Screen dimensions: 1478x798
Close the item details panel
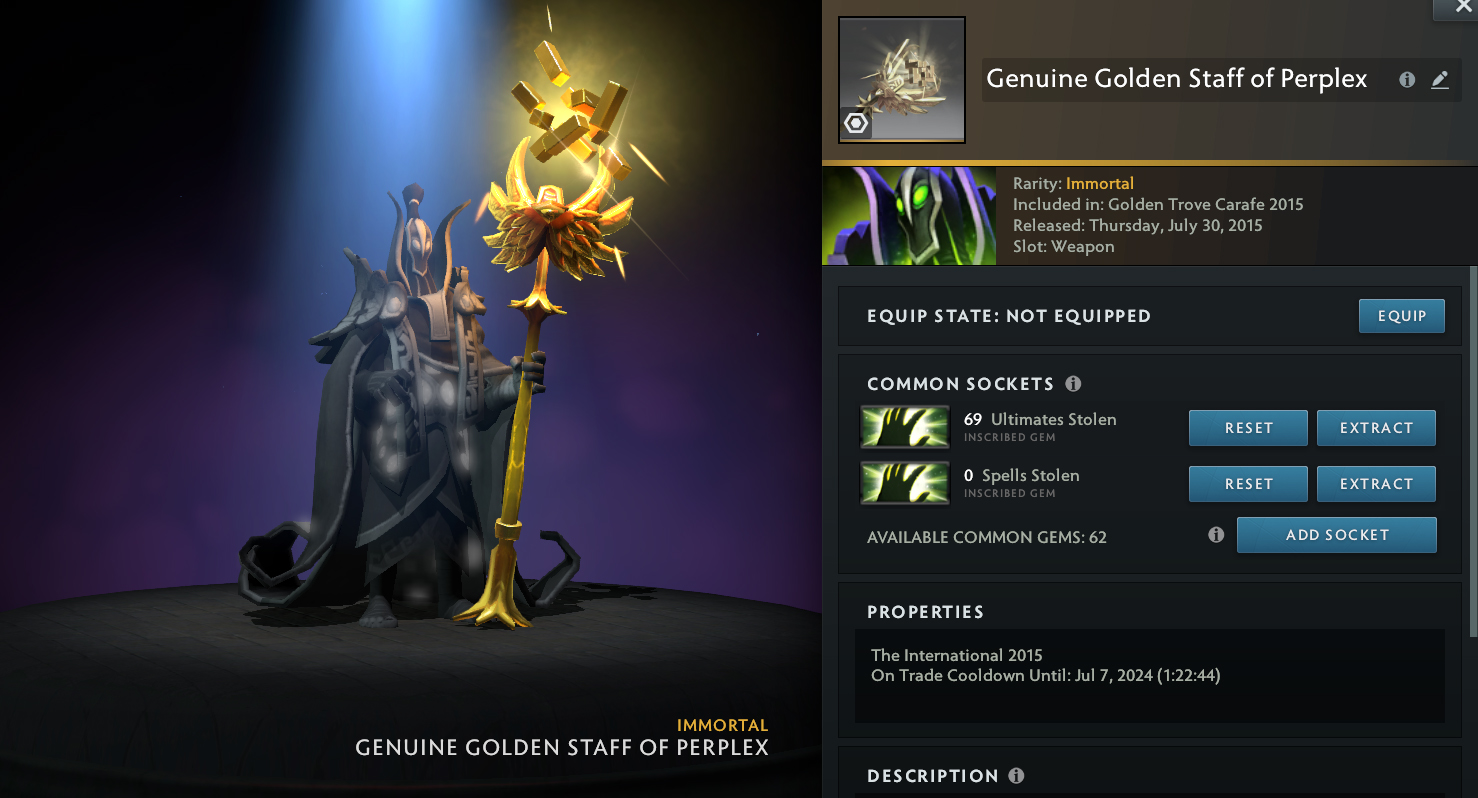(1463, 6)
